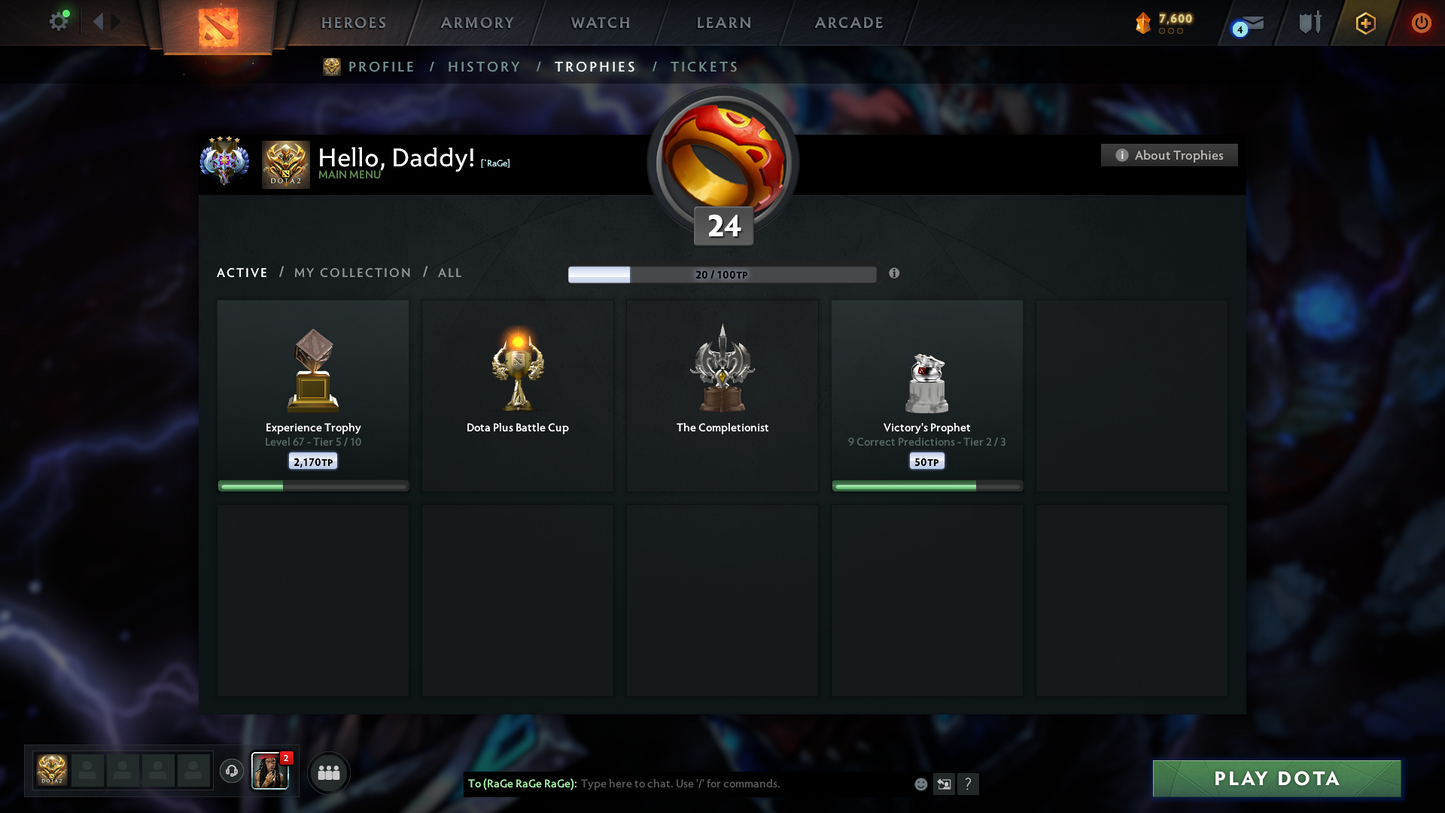
Task: Click the voice chat headset icon
Action: point(232,770)
